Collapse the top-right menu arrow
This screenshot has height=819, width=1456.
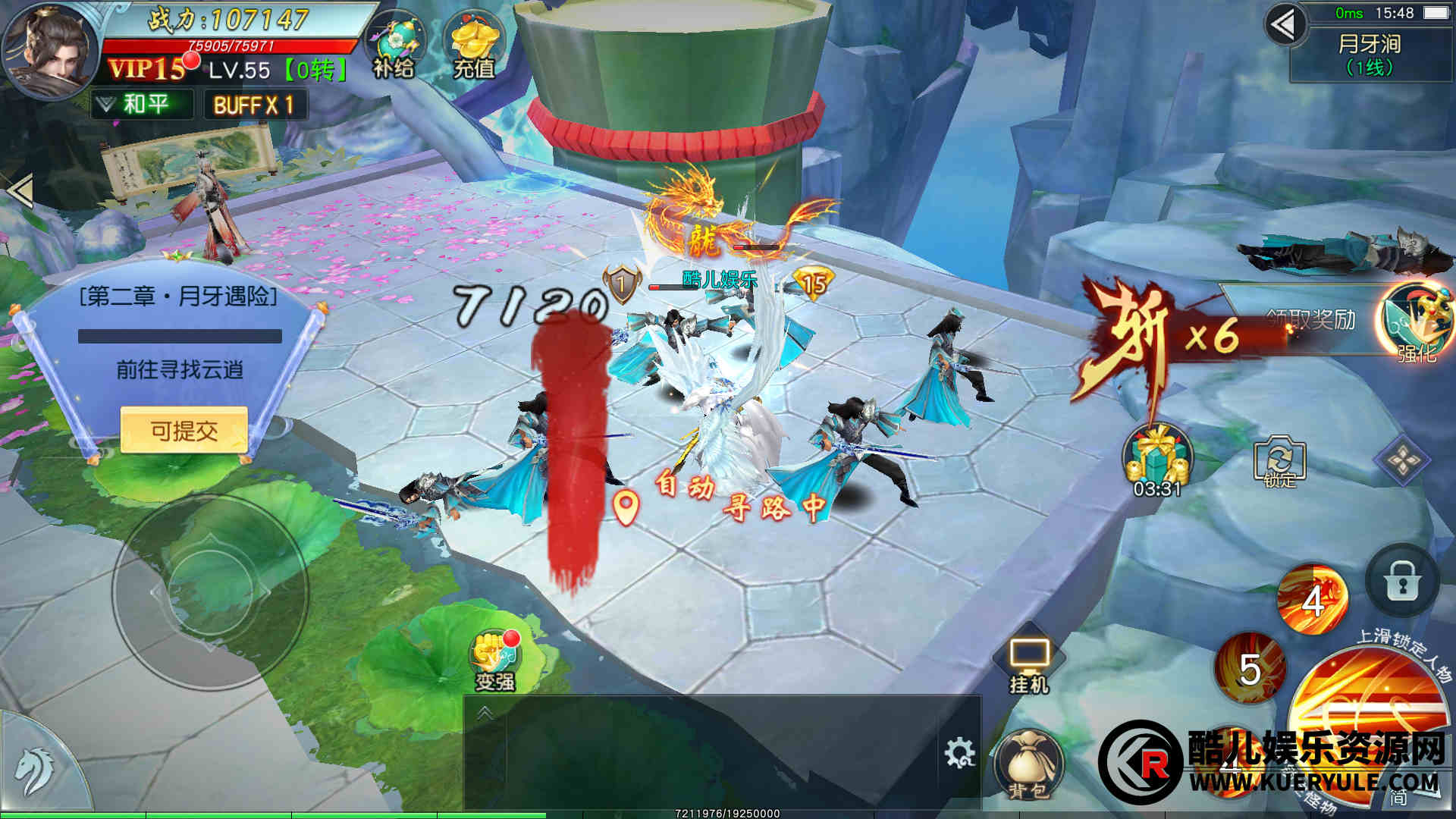1284,26
